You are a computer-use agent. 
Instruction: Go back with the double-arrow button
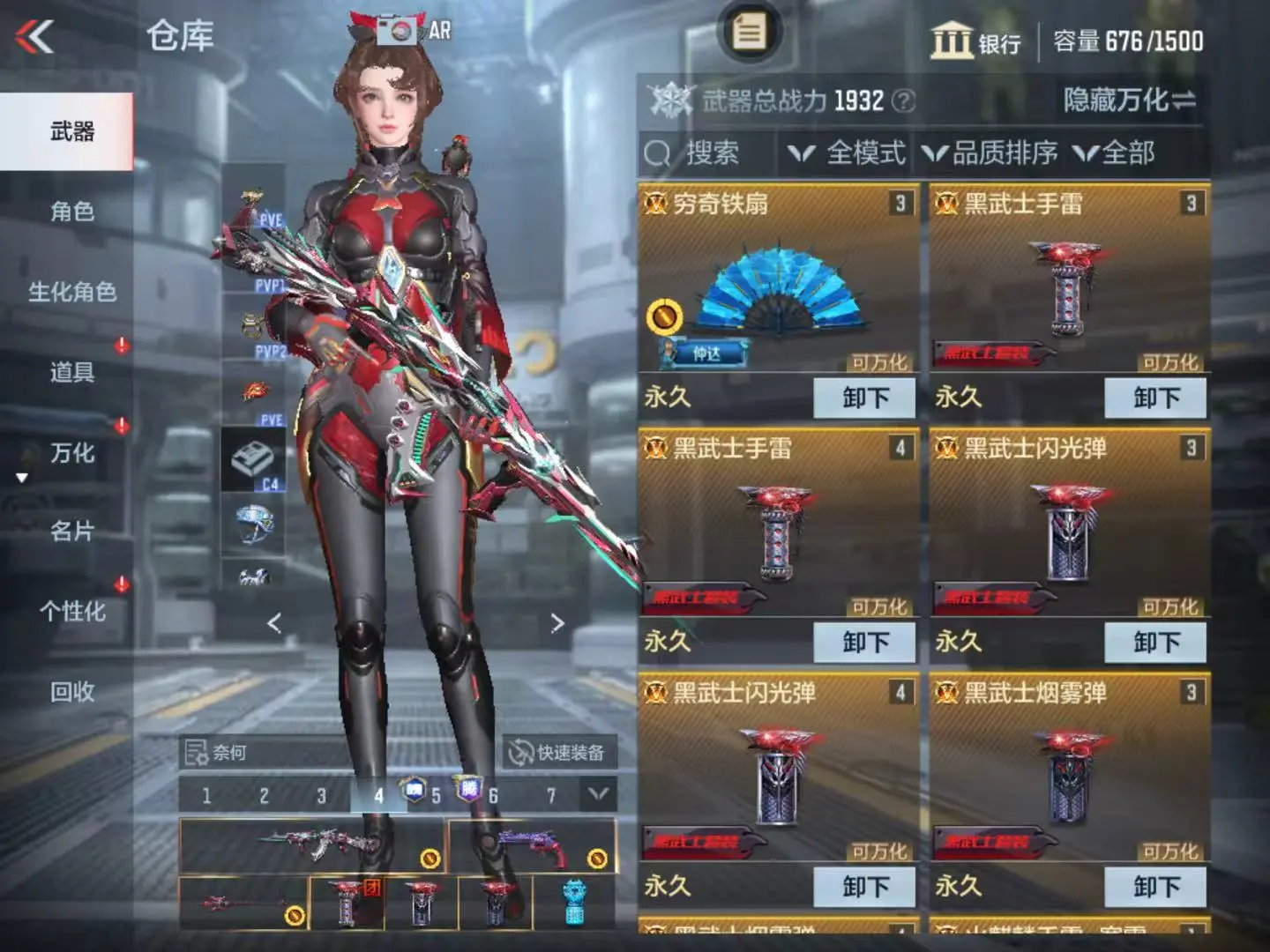pos(35,37)
